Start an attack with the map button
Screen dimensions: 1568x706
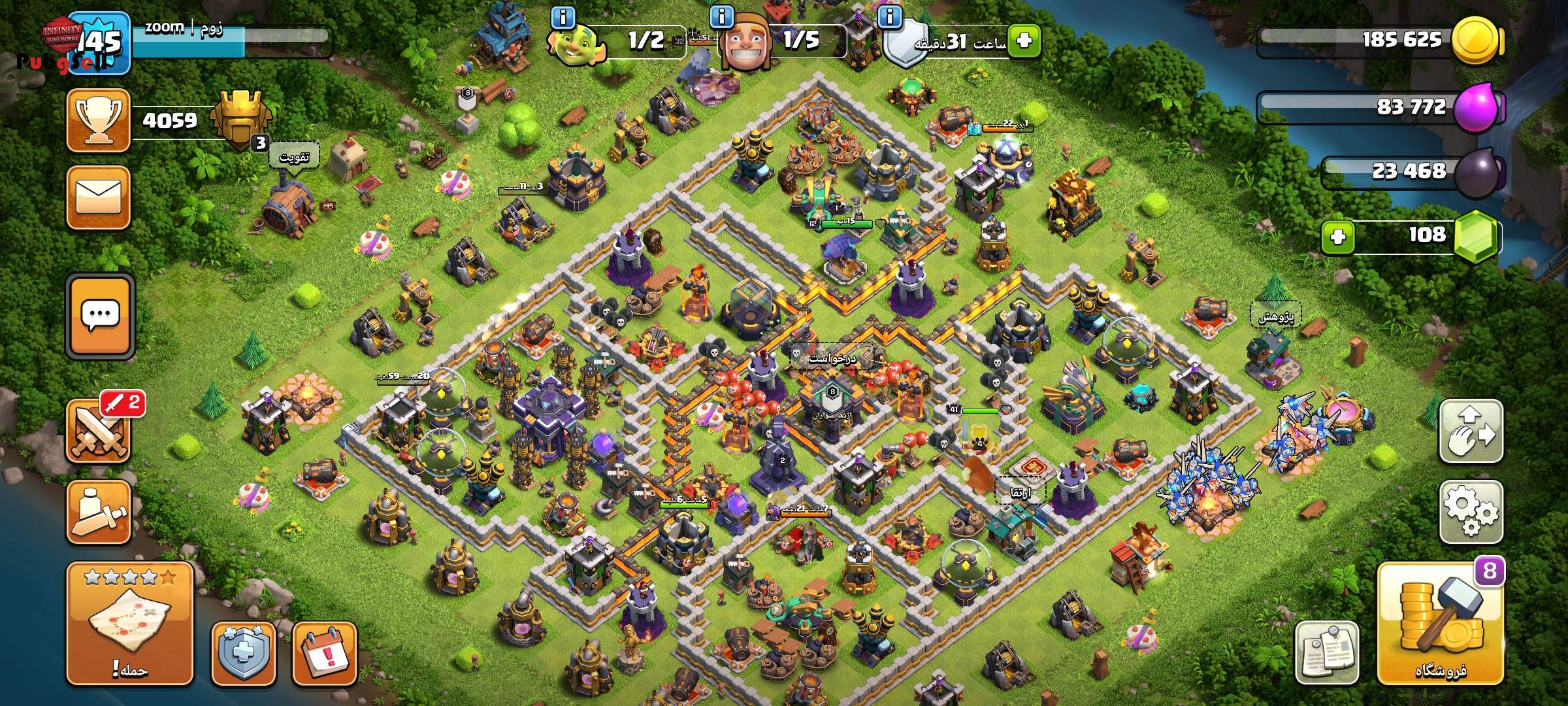point(129,623)
